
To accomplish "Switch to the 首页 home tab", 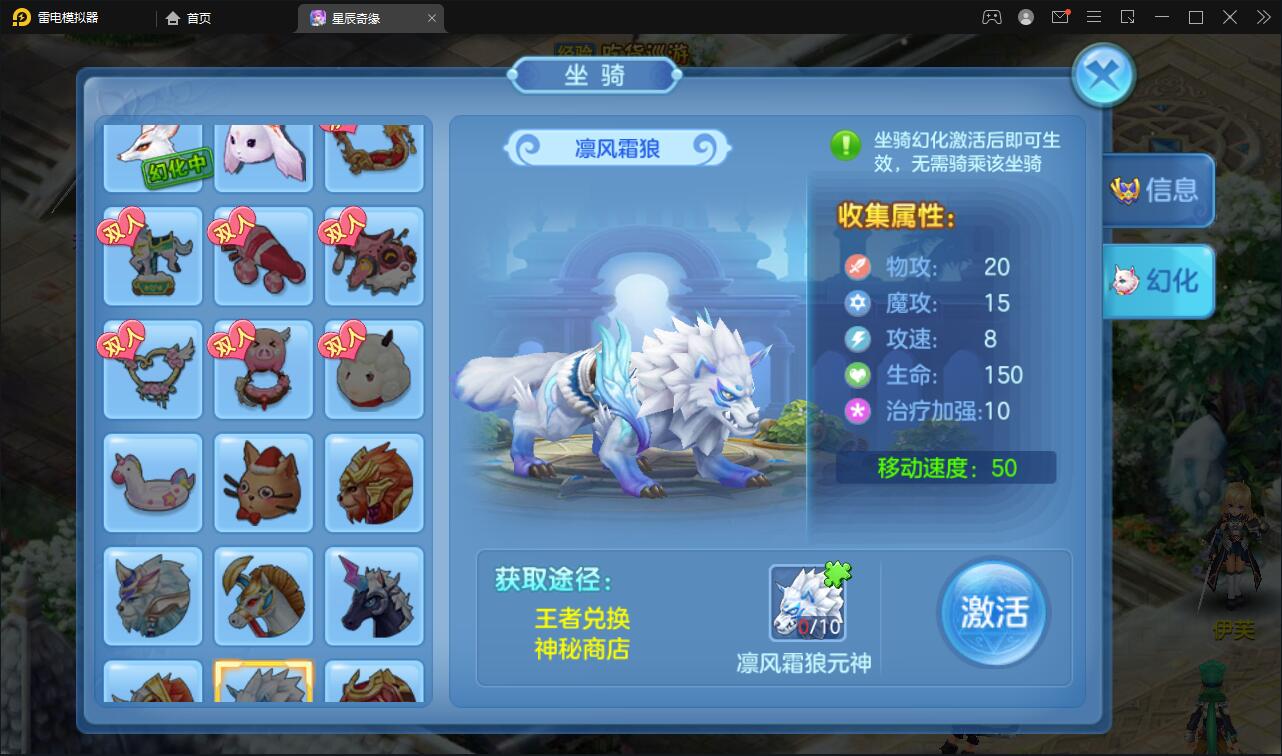I will [188, 17].
